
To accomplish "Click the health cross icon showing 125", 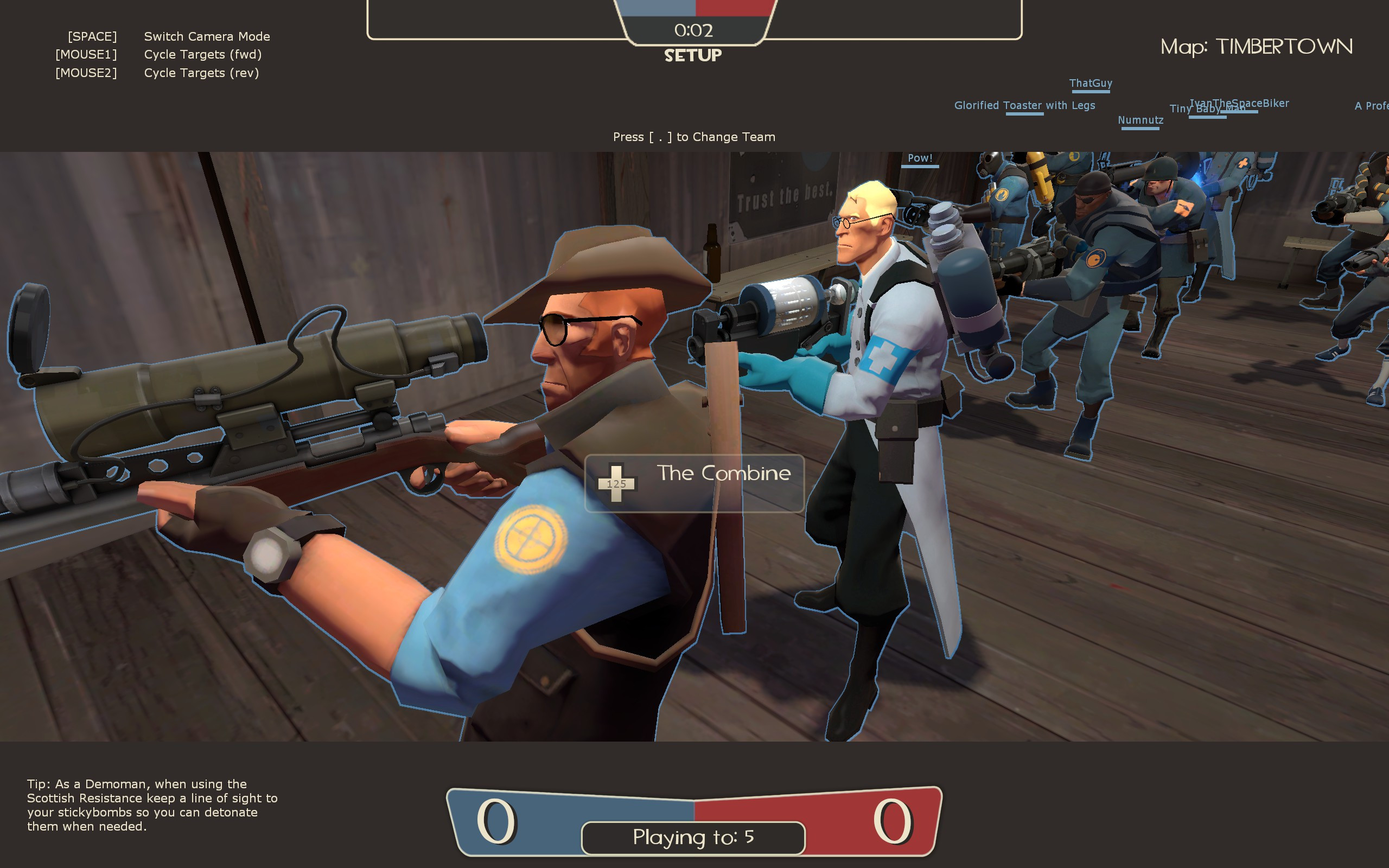I will tap(616, 483).
